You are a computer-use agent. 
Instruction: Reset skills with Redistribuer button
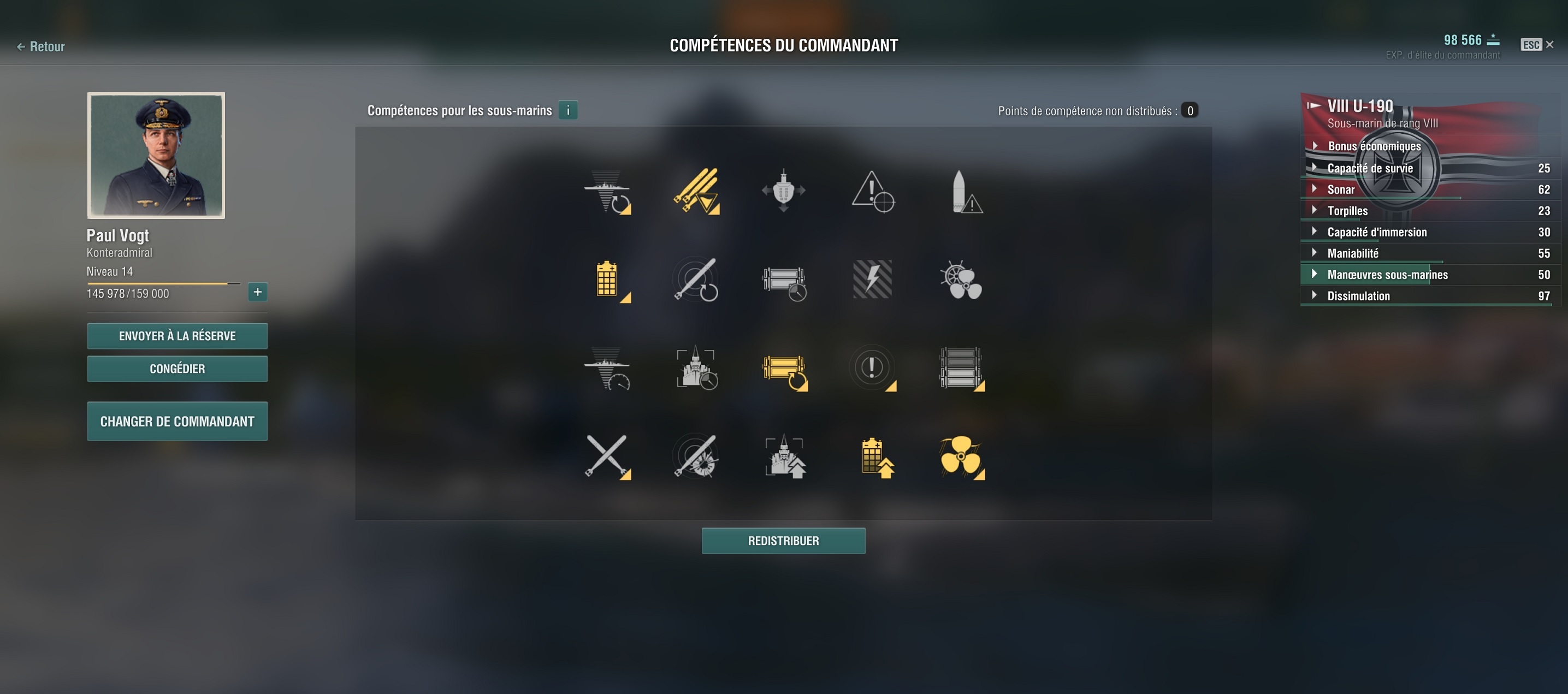[783, 541]
